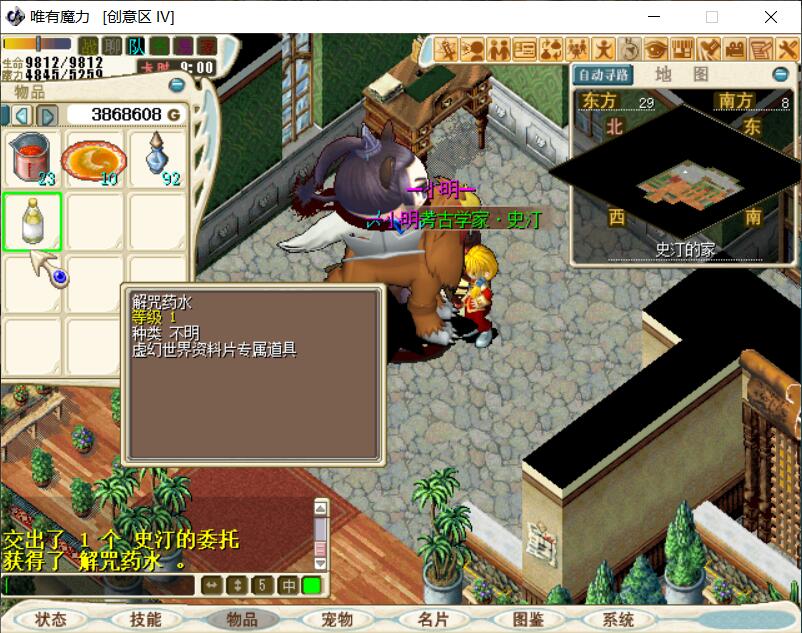This screenshot has width=802, height=633.
Task: Toggle the 队 team mode button
Action: coord(136,46)
